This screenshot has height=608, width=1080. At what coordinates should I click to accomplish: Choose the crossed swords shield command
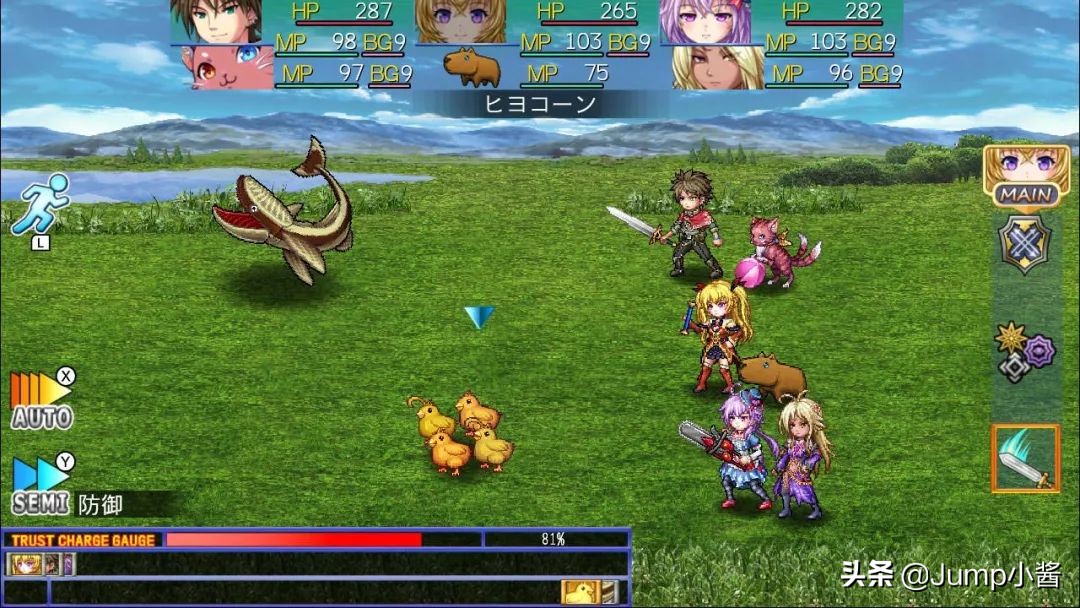coord(1025,244)
